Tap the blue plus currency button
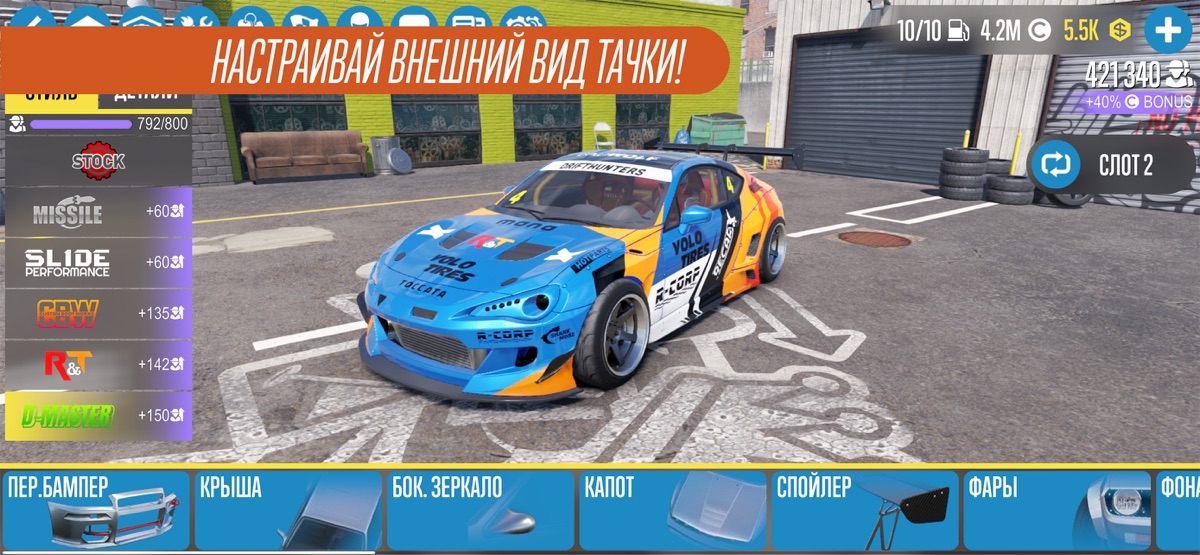 [1167, 31]
